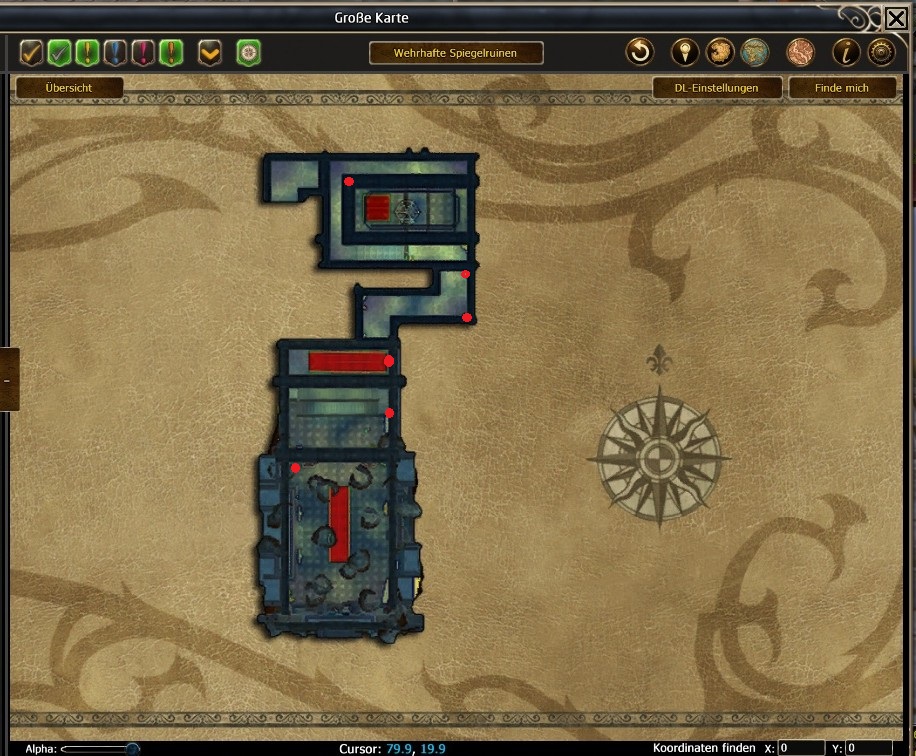This screenshot has width=916, height=756.
Task: Open the map info icon
Action: (x=846, y=52)
